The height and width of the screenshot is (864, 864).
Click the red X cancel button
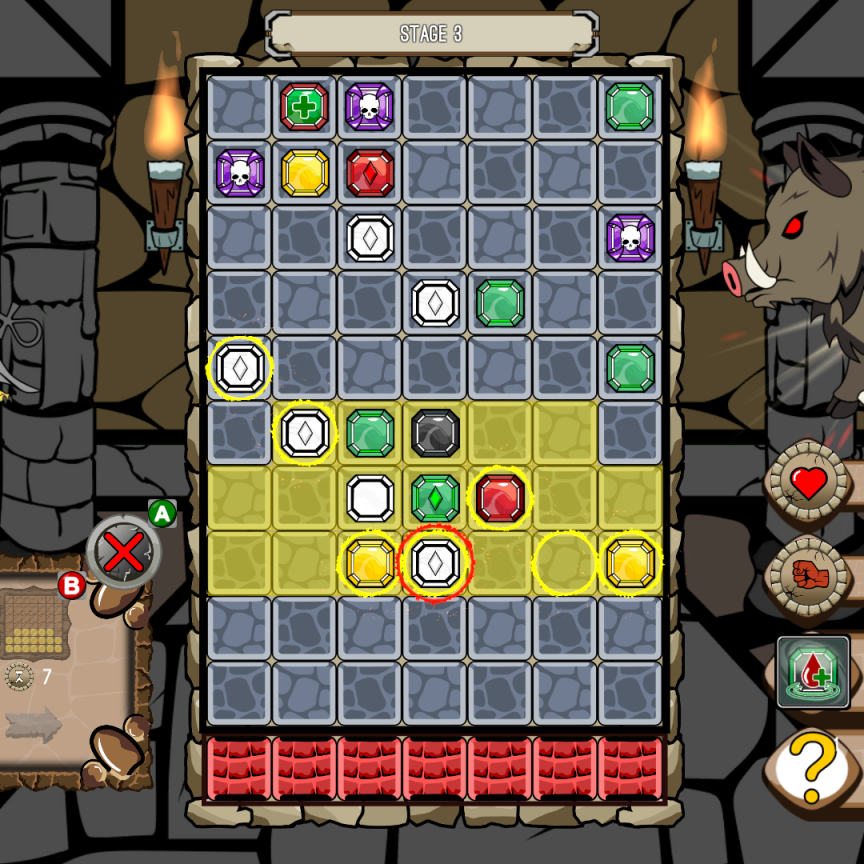tap(124, 551)
